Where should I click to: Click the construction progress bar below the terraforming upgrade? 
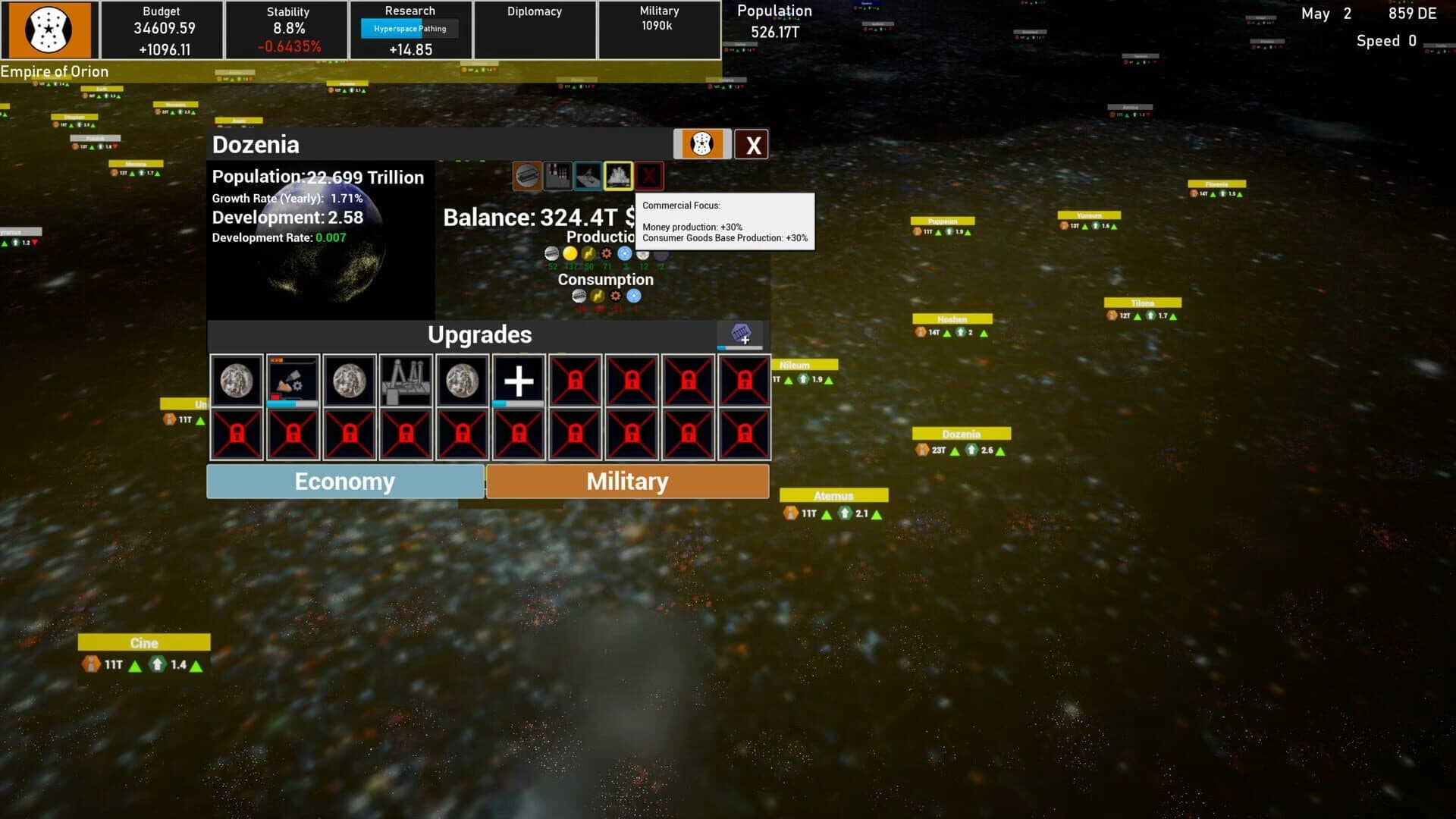coord(292,404)
